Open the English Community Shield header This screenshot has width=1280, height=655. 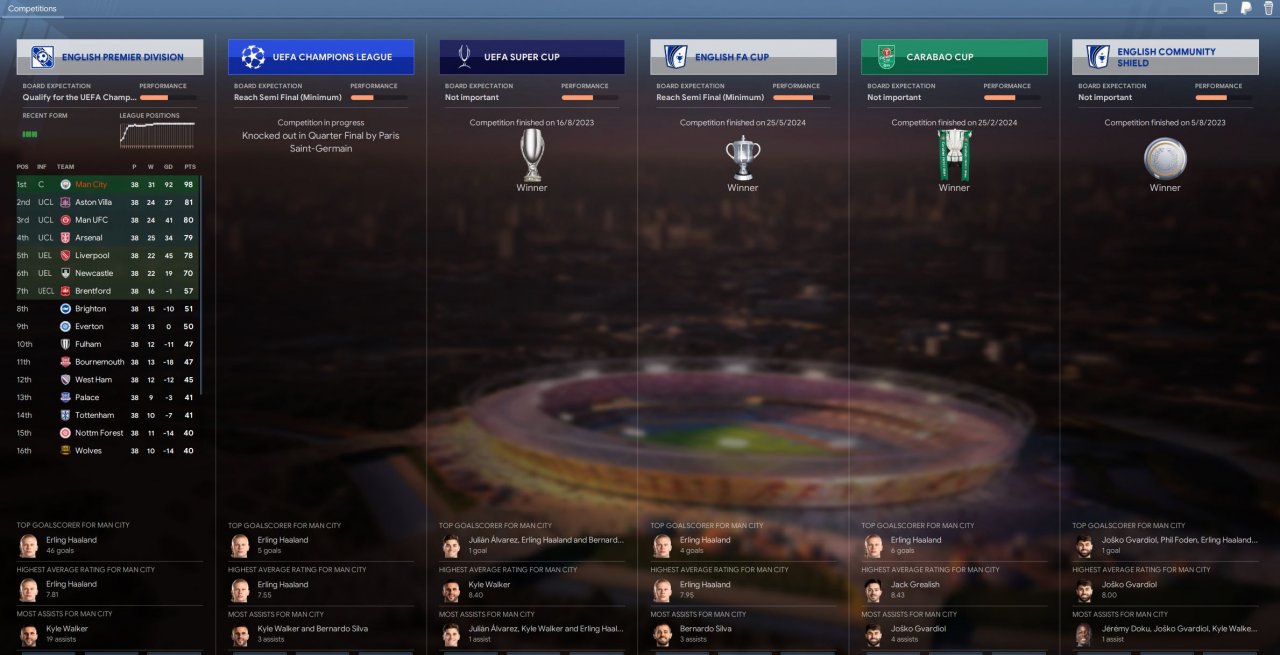[1164, 57]
